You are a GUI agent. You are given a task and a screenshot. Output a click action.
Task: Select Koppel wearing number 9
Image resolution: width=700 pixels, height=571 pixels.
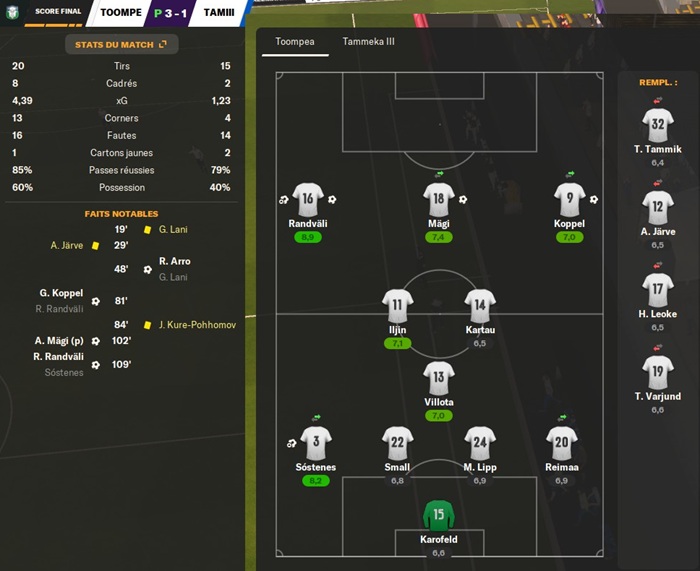(569, 198)
